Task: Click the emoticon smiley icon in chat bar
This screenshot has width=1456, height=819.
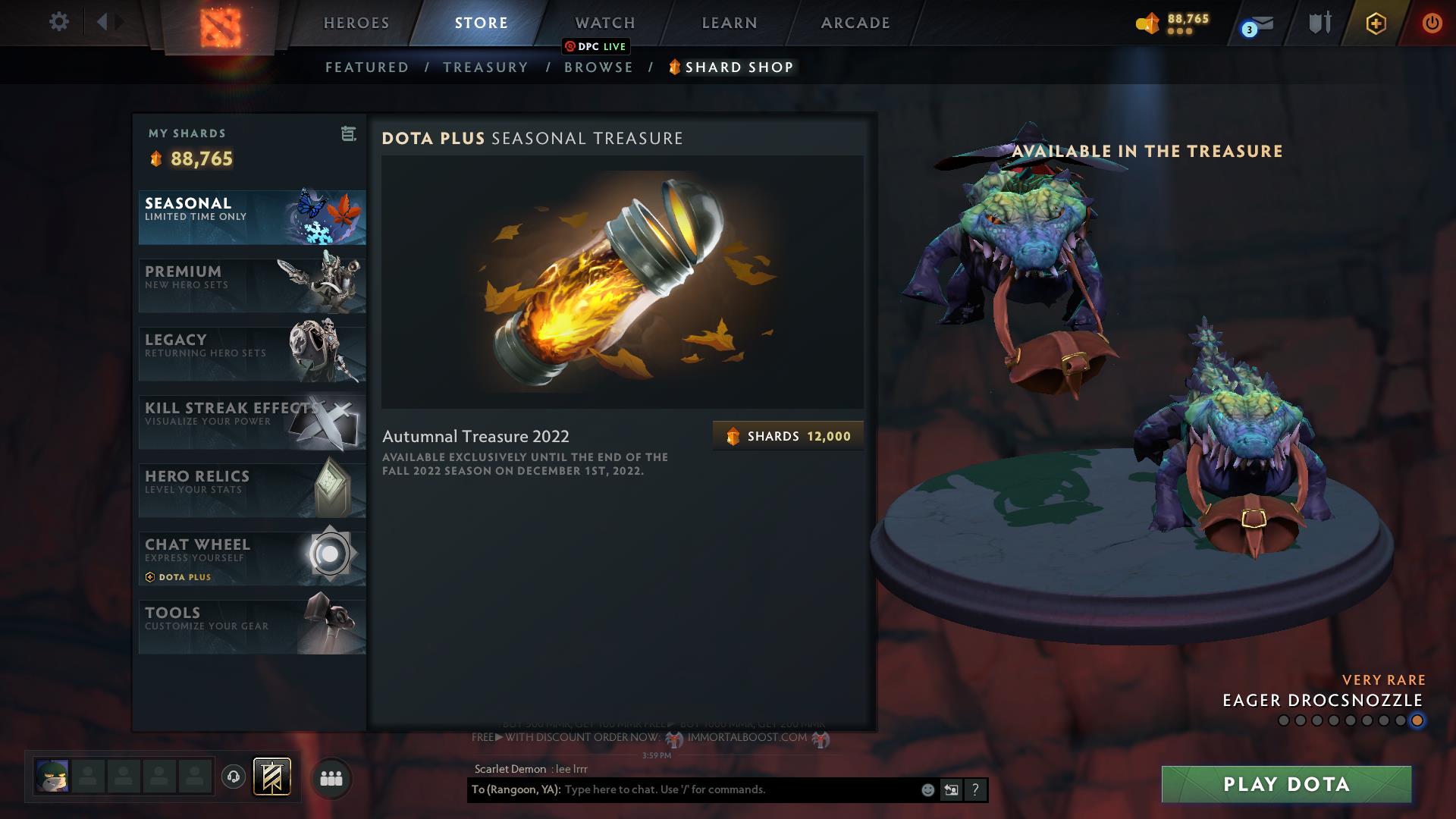Action: tap(927, 790)
